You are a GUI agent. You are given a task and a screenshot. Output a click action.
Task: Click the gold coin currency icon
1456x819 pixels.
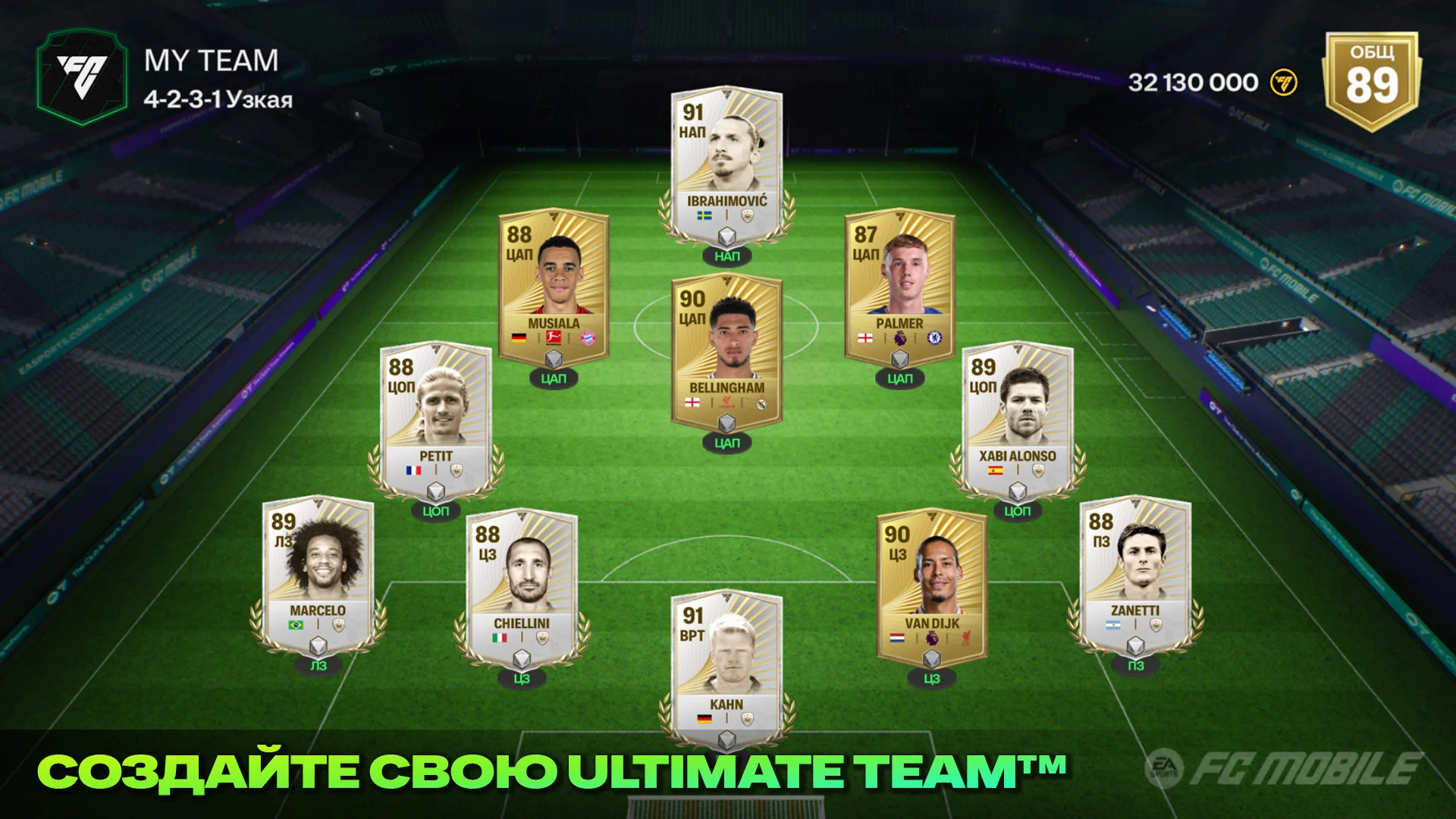point(1284,83)
